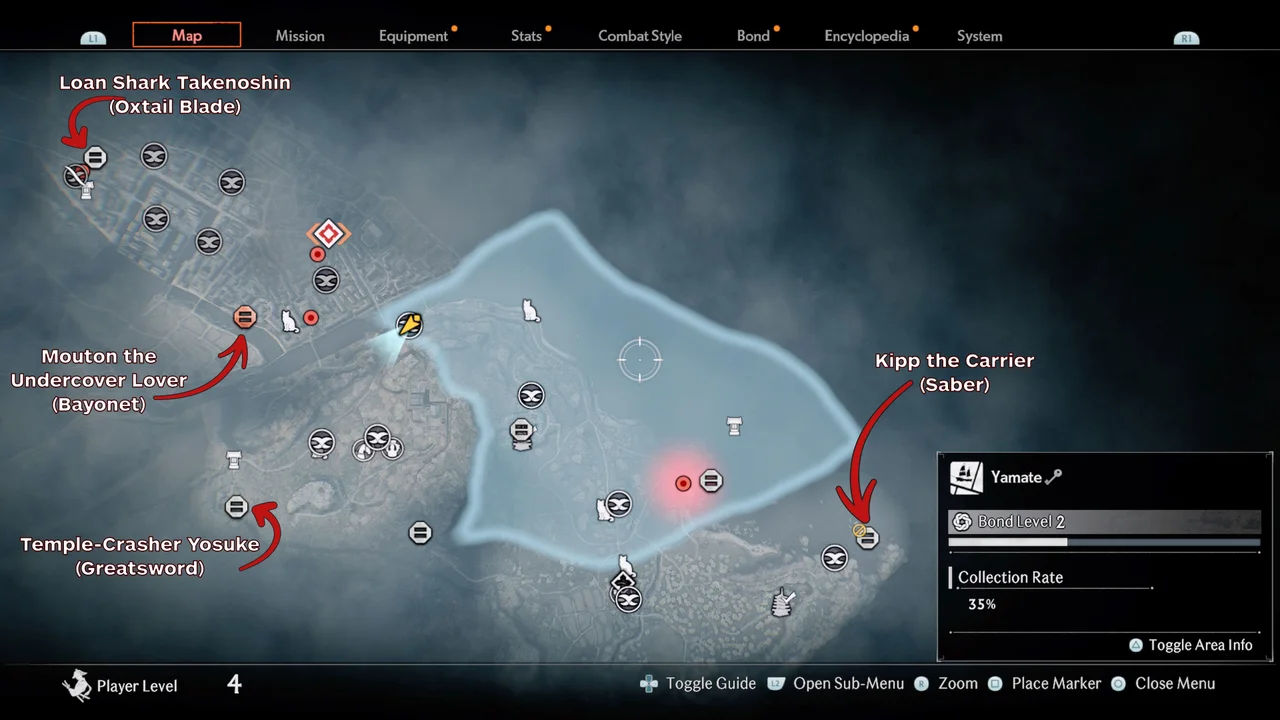Select the glowing red objective dot
1280x720 pixels.
[683, 483]
